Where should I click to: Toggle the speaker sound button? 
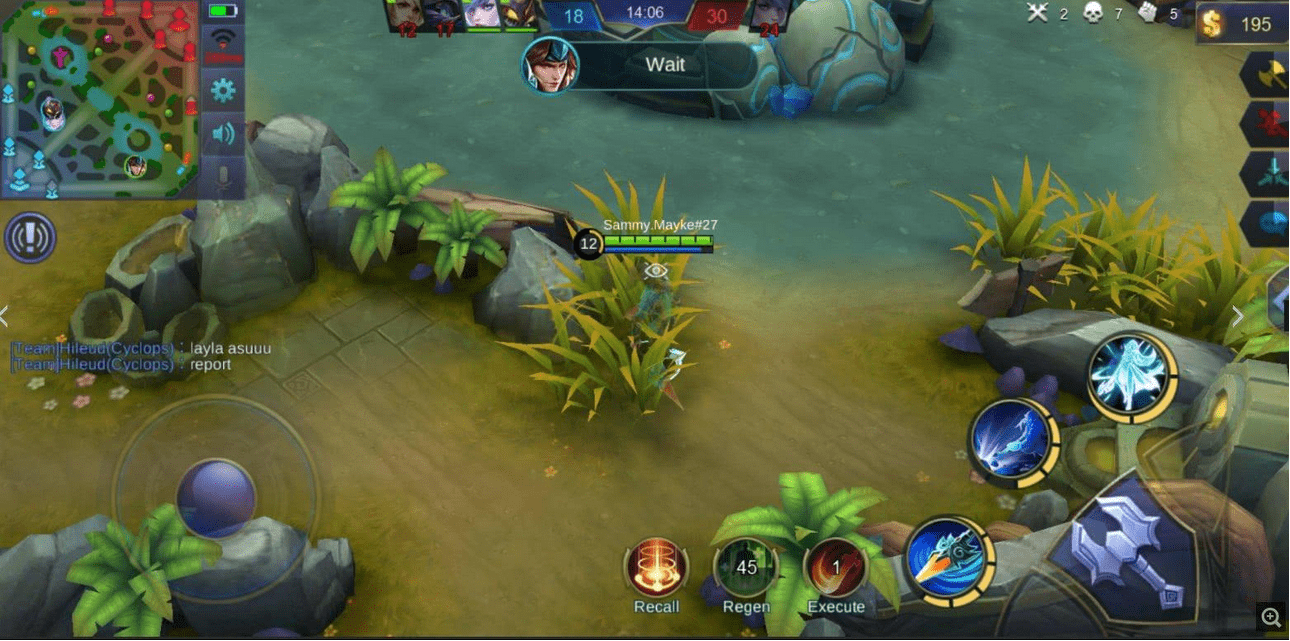click(x=222, y=133)
